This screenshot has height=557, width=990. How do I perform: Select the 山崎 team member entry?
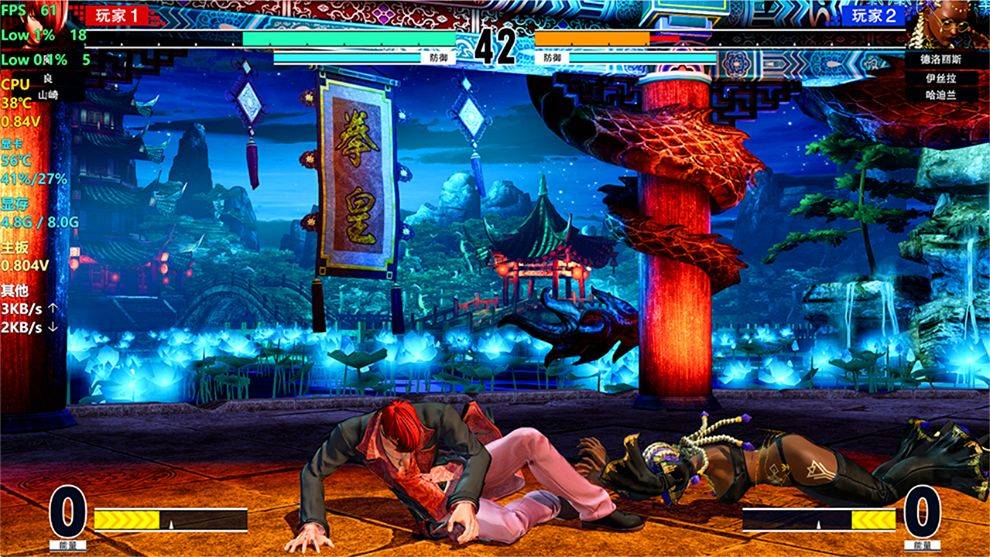tap(46, 93)
